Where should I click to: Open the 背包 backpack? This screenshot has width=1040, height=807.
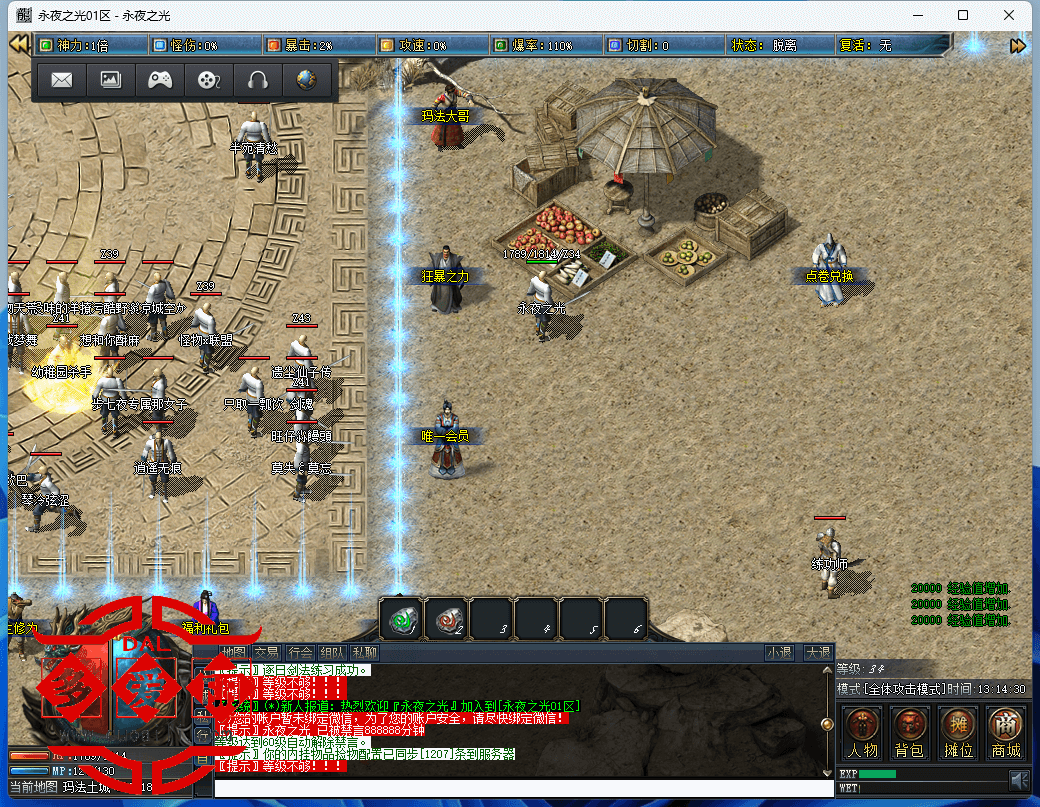[x=910, y=732]
